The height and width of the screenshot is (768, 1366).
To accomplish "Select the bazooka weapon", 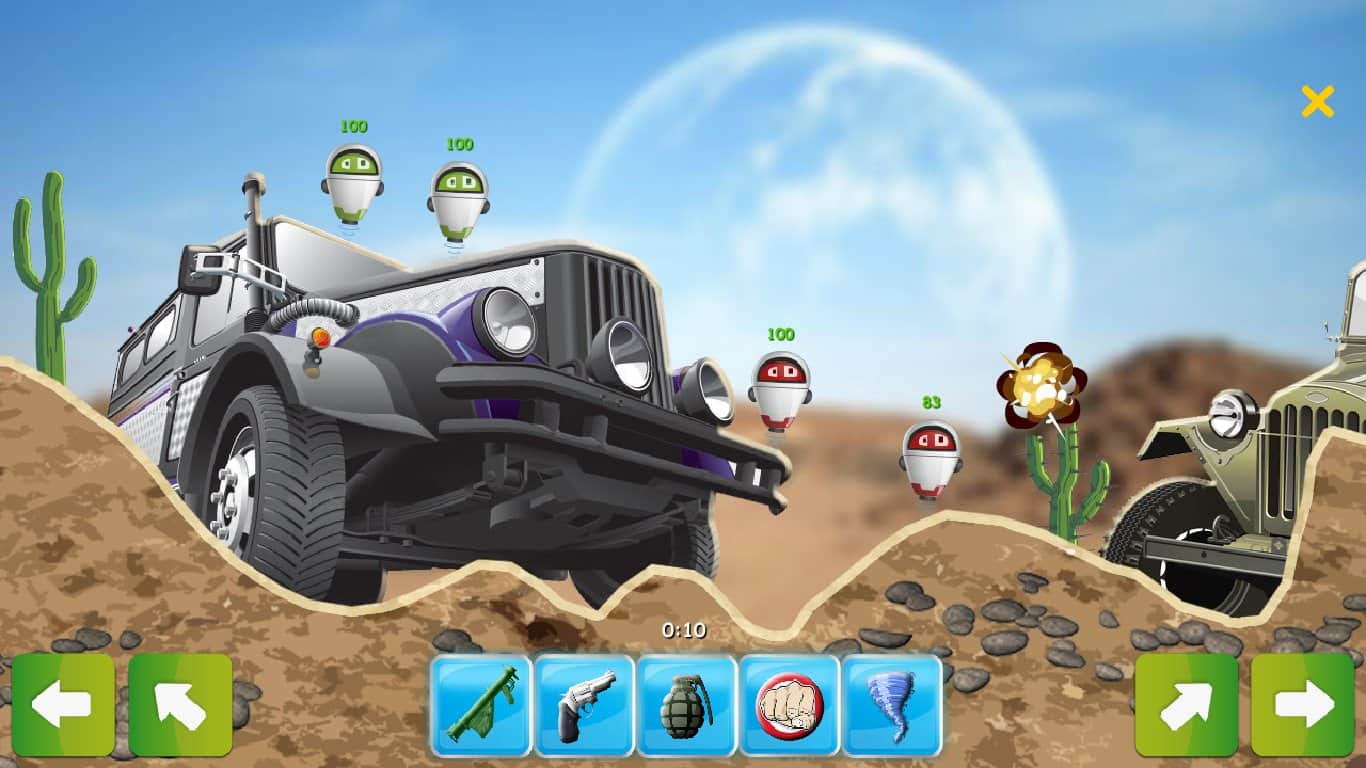I will 483,706.
